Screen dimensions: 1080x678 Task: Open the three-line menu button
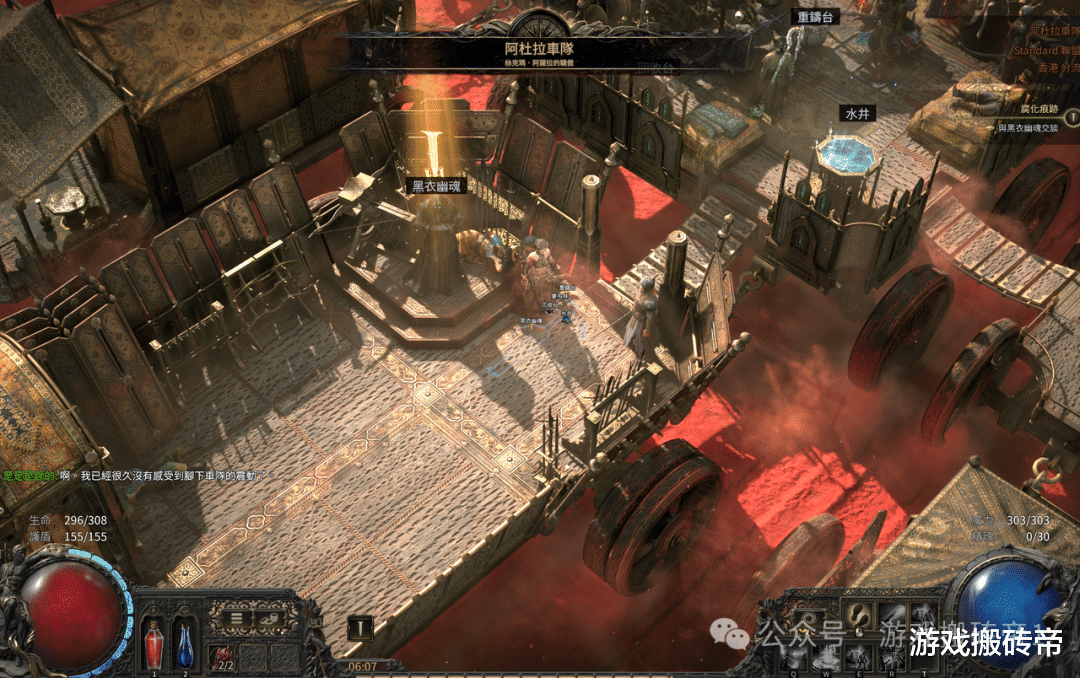[x=236, y=618]
